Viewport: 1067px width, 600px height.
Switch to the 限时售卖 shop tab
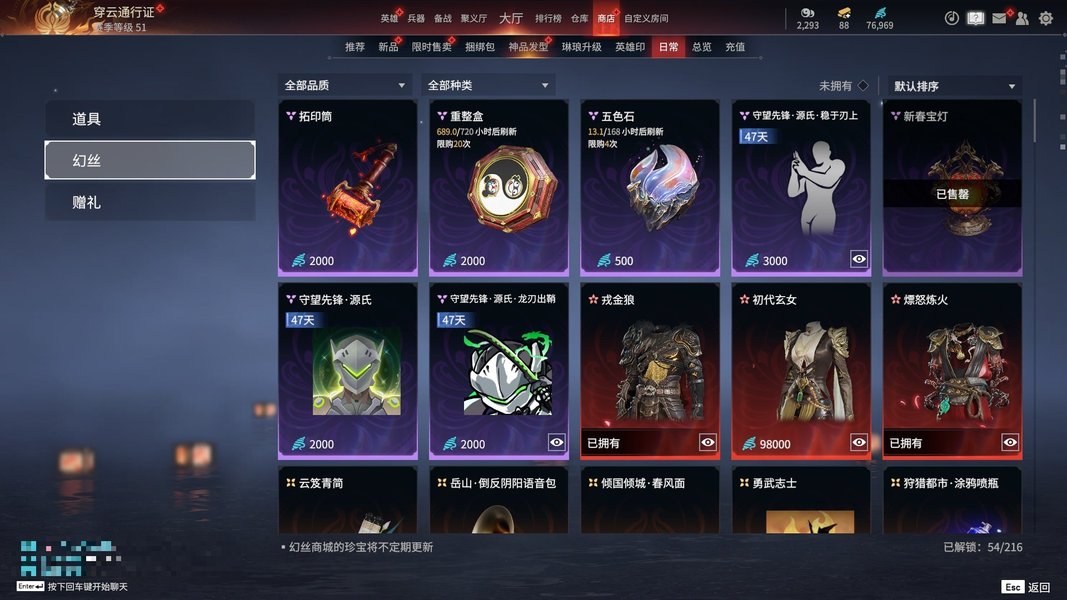click(x=431, y=47)
